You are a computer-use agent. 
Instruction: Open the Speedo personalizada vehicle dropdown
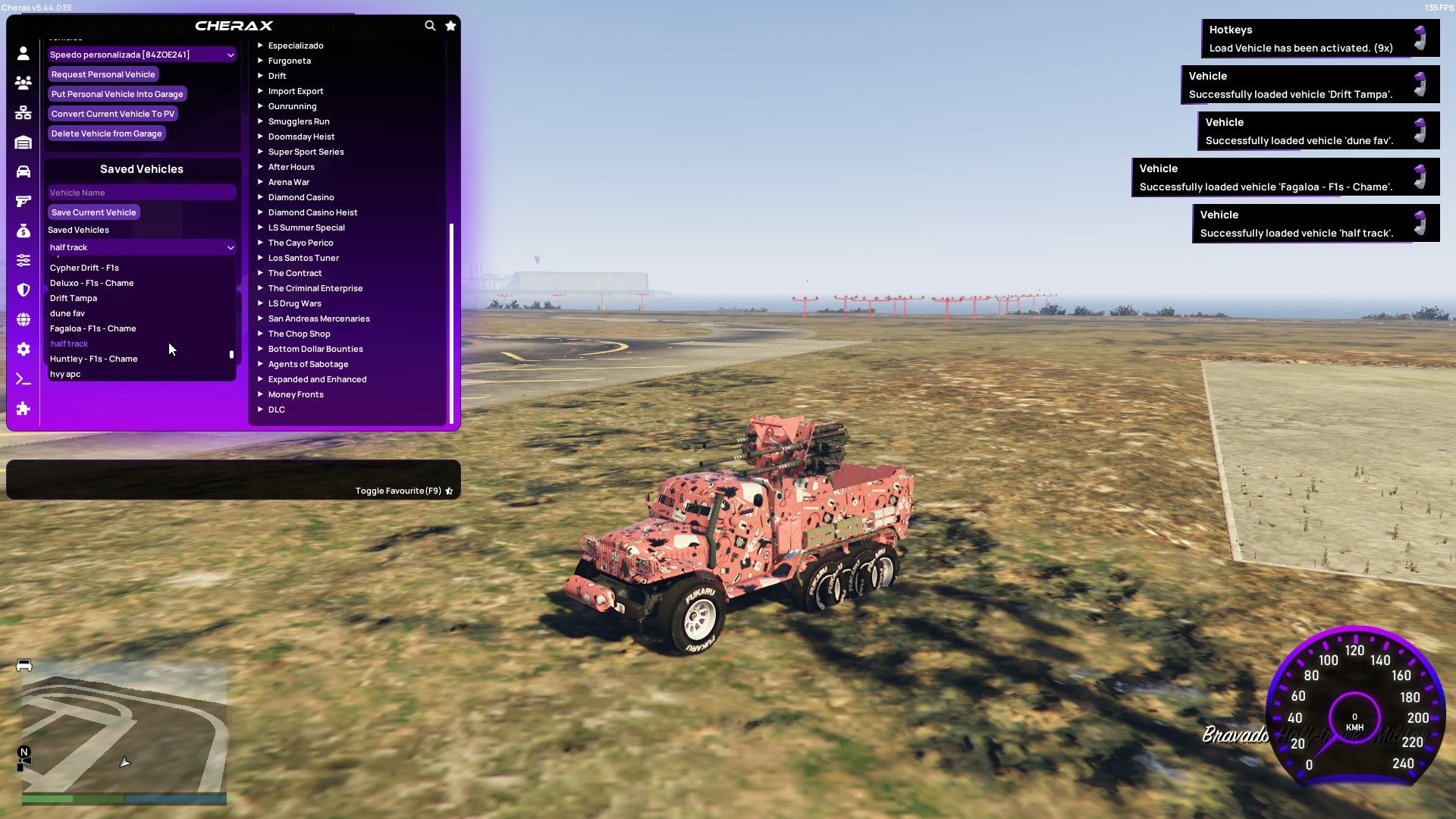click(x=141, y=54)
